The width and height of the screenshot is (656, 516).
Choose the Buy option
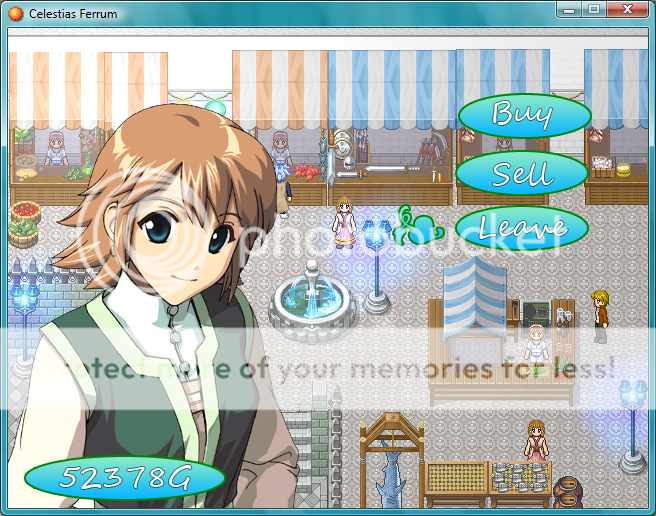click(523, 116)
